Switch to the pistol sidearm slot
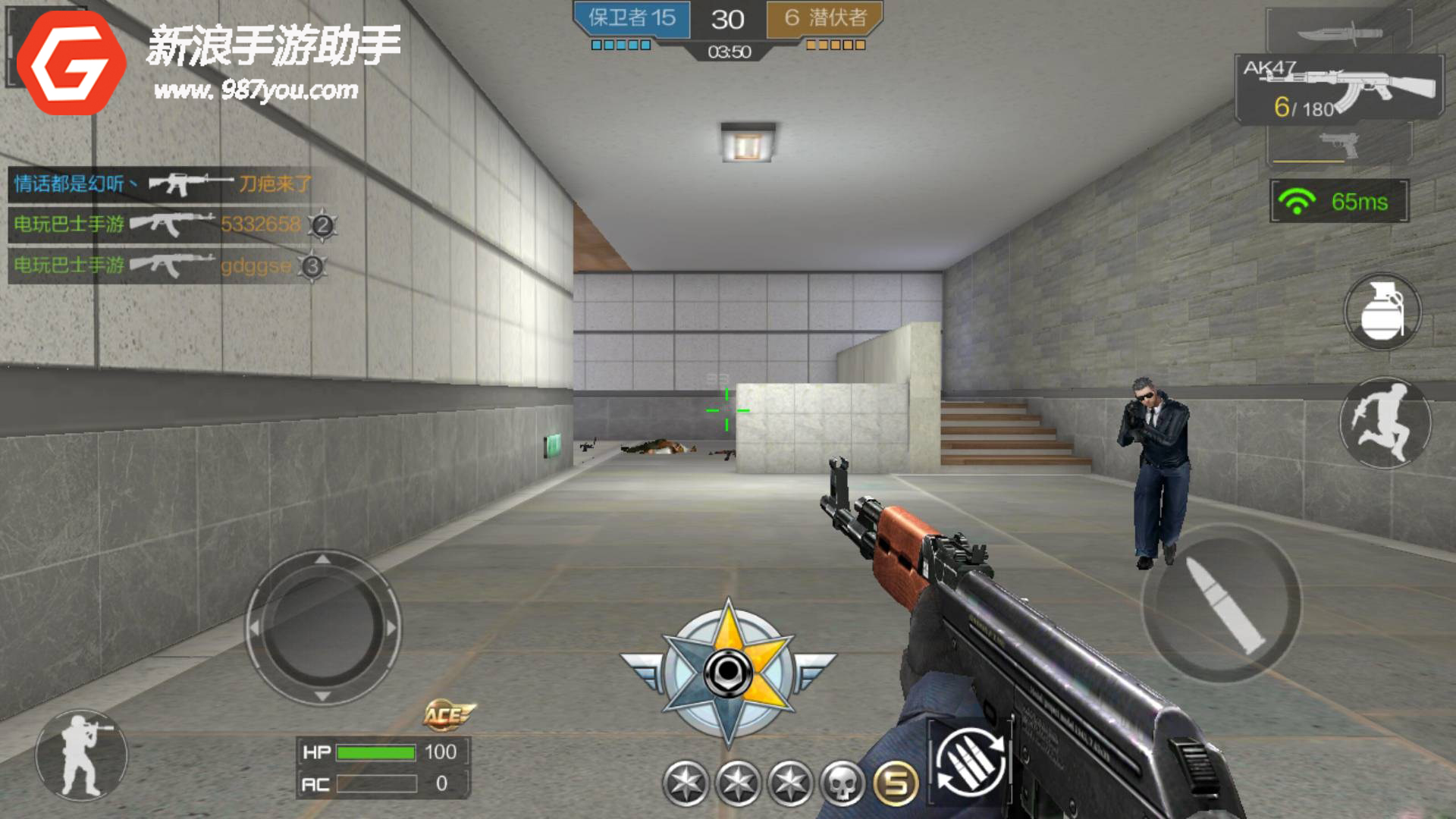 pyautogui.click(x=1338, y=143)
